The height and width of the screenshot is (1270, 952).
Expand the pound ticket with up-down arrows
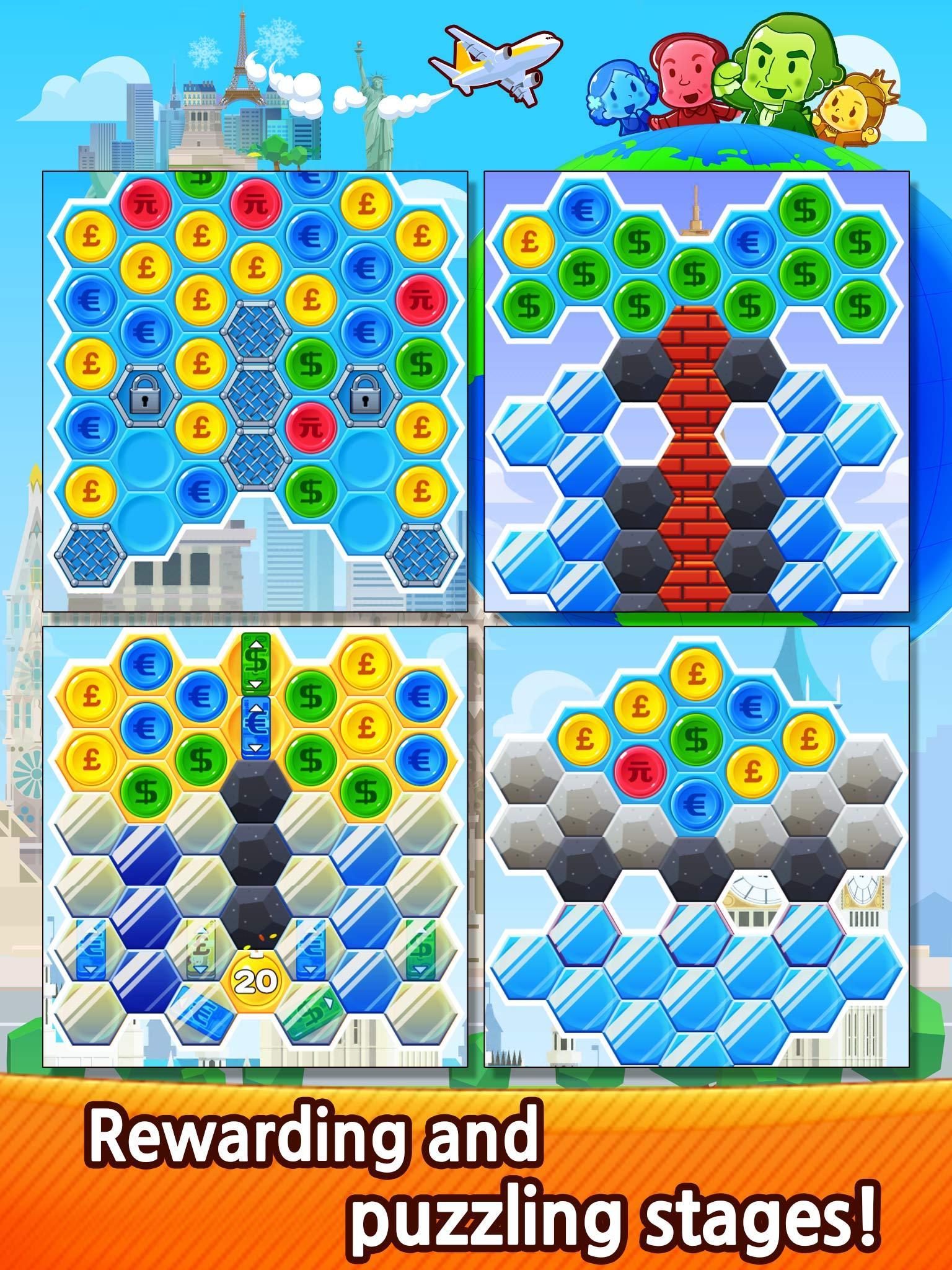point(200,949)
